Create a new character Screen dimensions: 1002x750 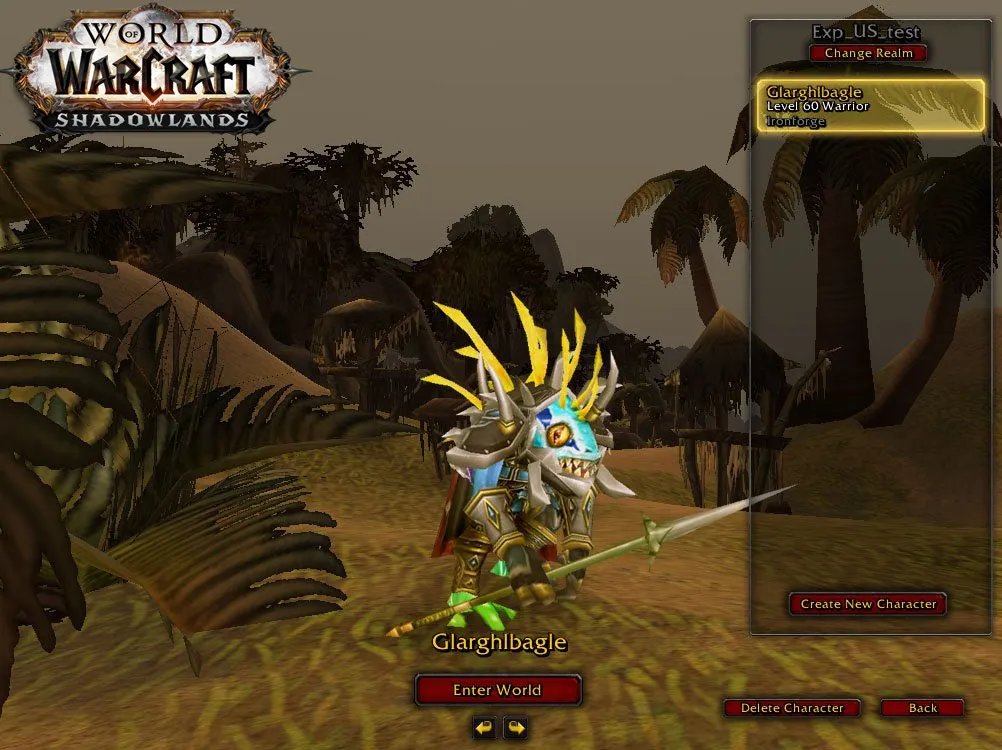(x=867, y=604)
